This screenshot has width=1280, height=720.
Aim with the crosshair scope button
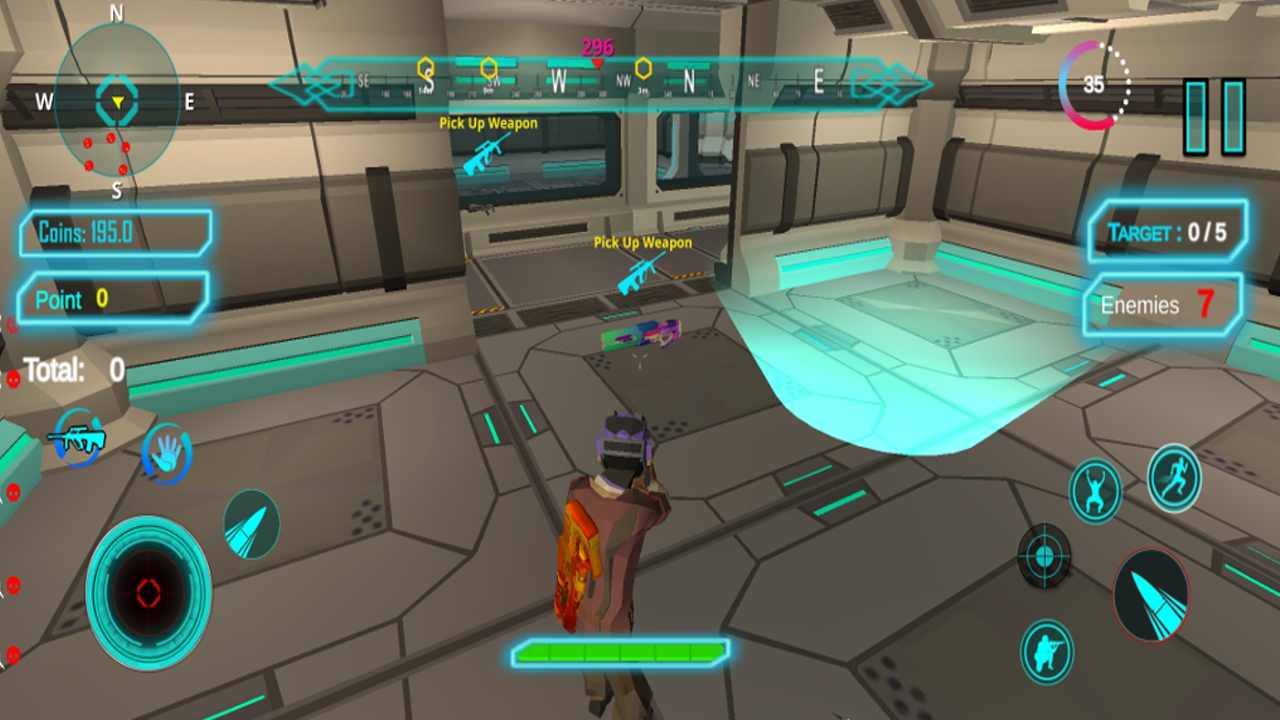point(1044,555)
